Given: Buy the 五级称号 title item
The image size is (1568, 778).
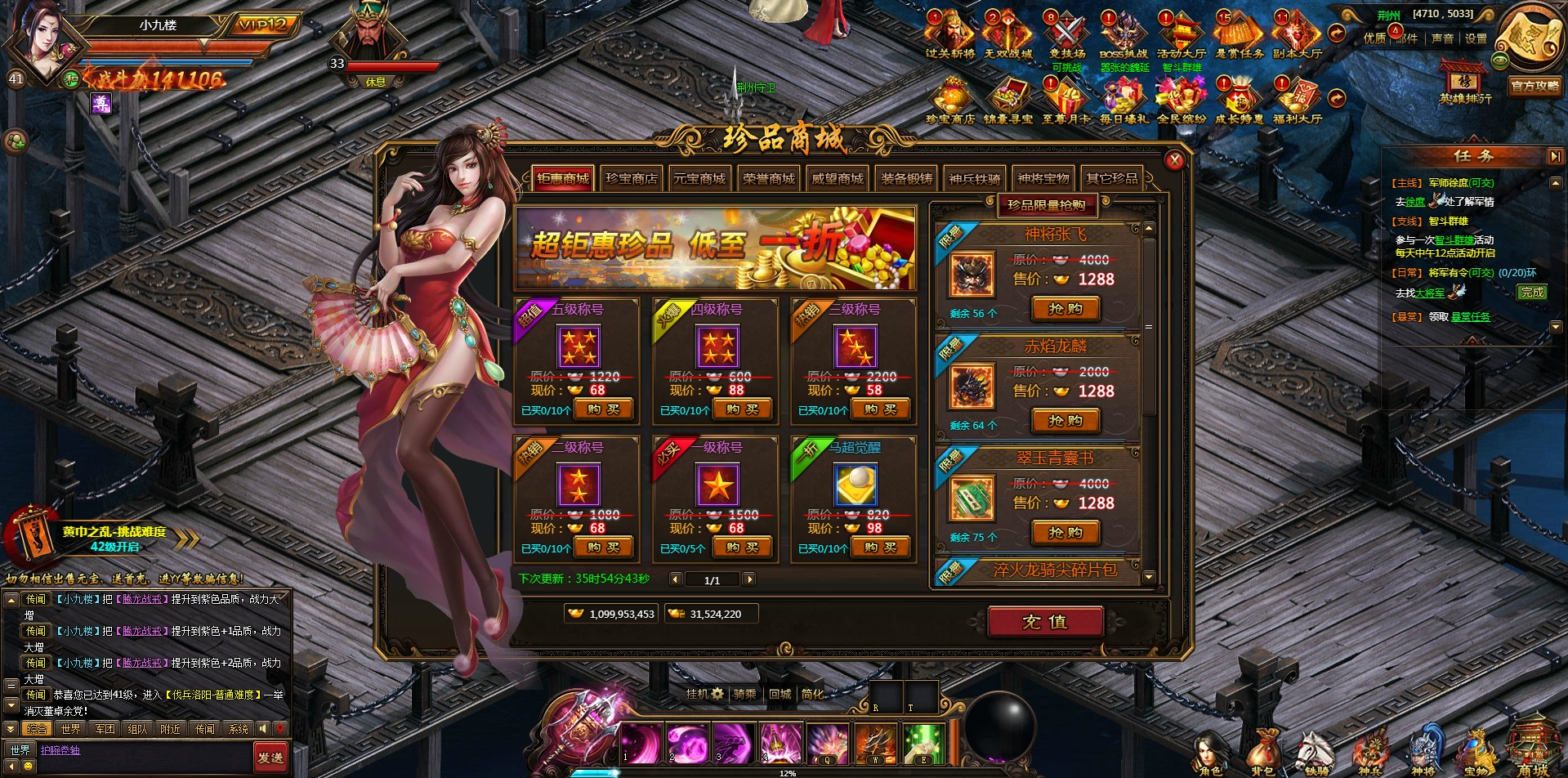Looking at the screenshot, I should pyautogui.click(x=603, y=409).
